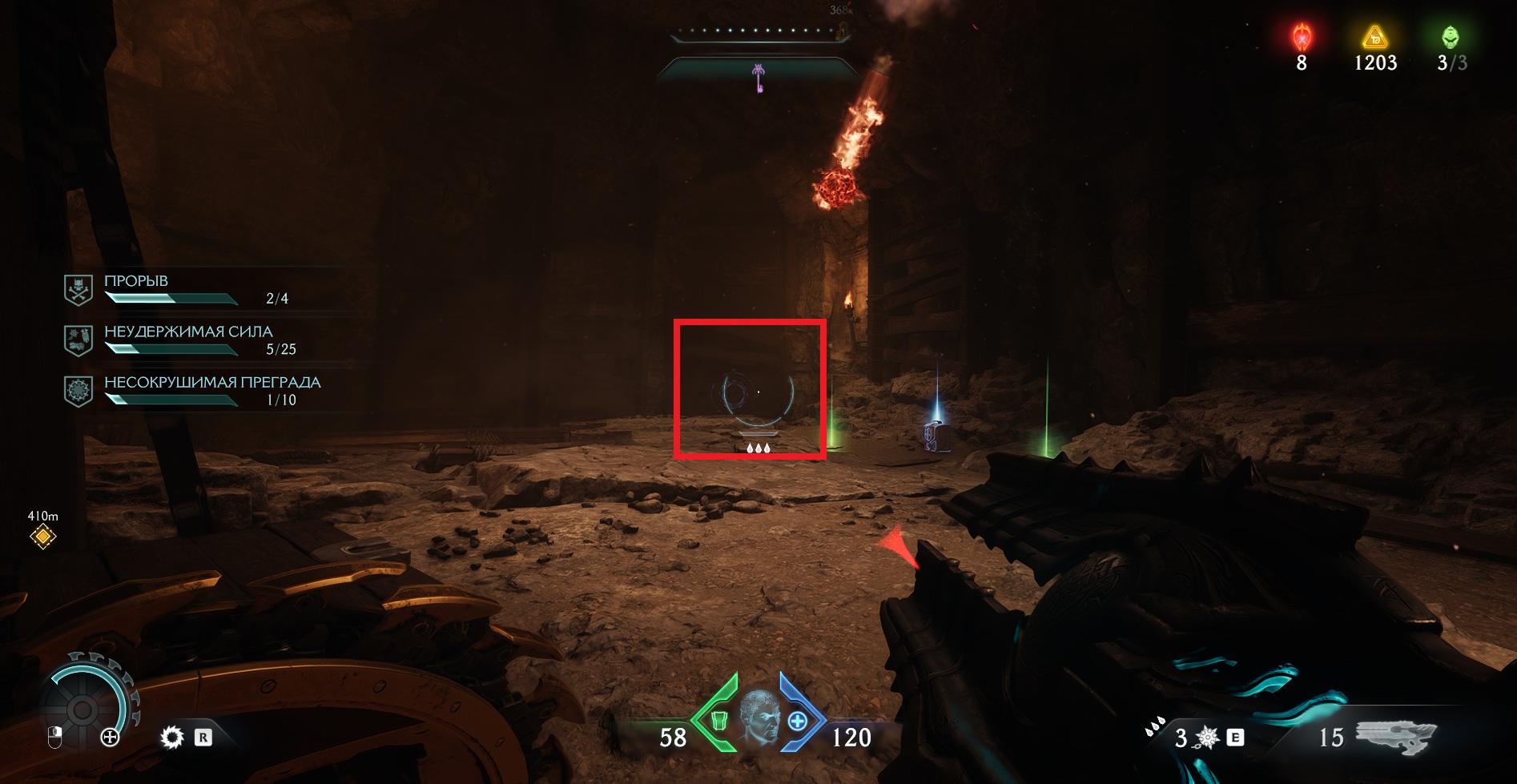Select the equipped weapon icon

pyautogui.click(x=1395, y=736)
